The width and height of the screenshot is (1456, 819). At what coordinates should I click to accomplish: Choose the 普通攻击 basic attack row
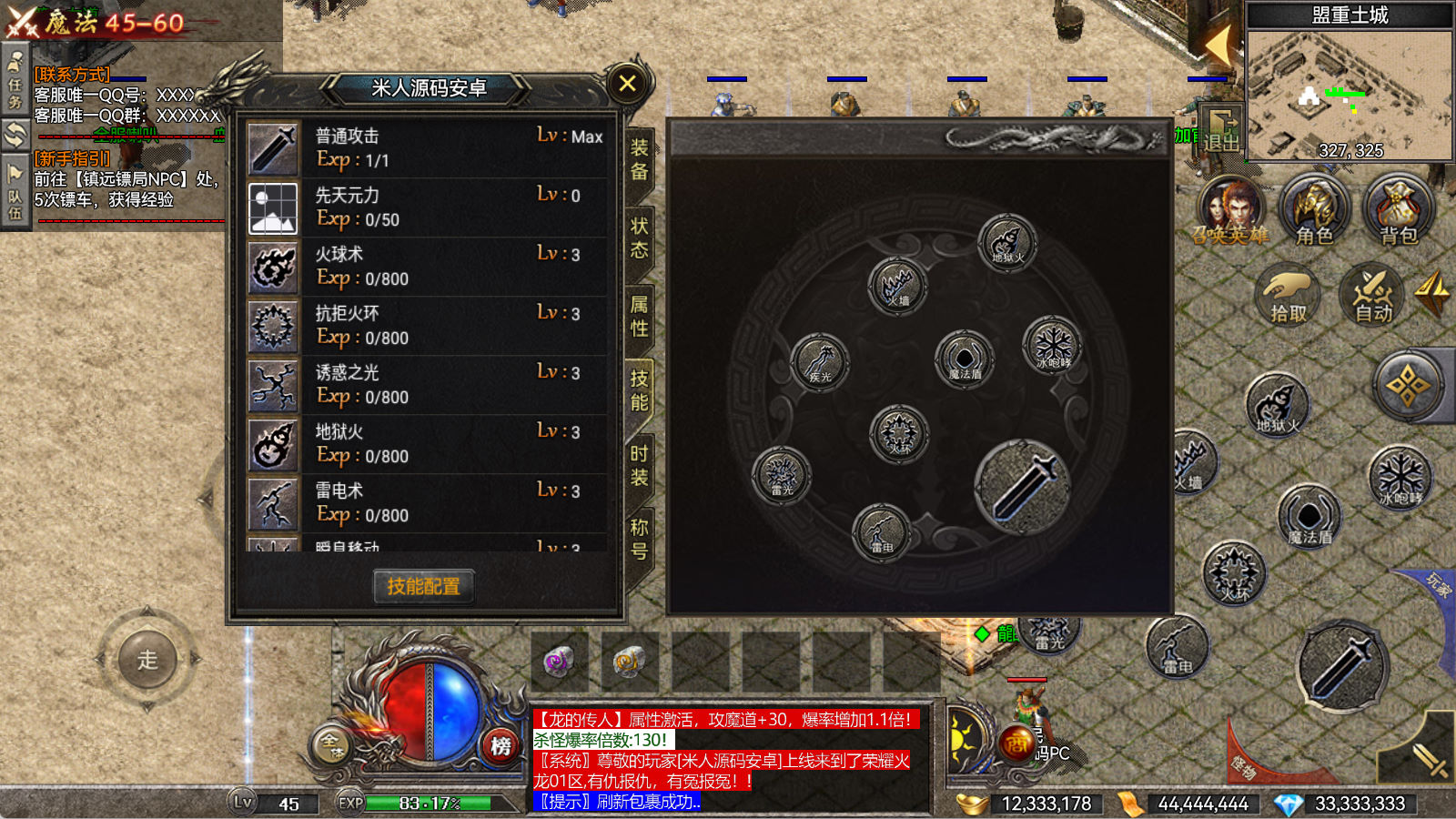click(x=426, y=148)
